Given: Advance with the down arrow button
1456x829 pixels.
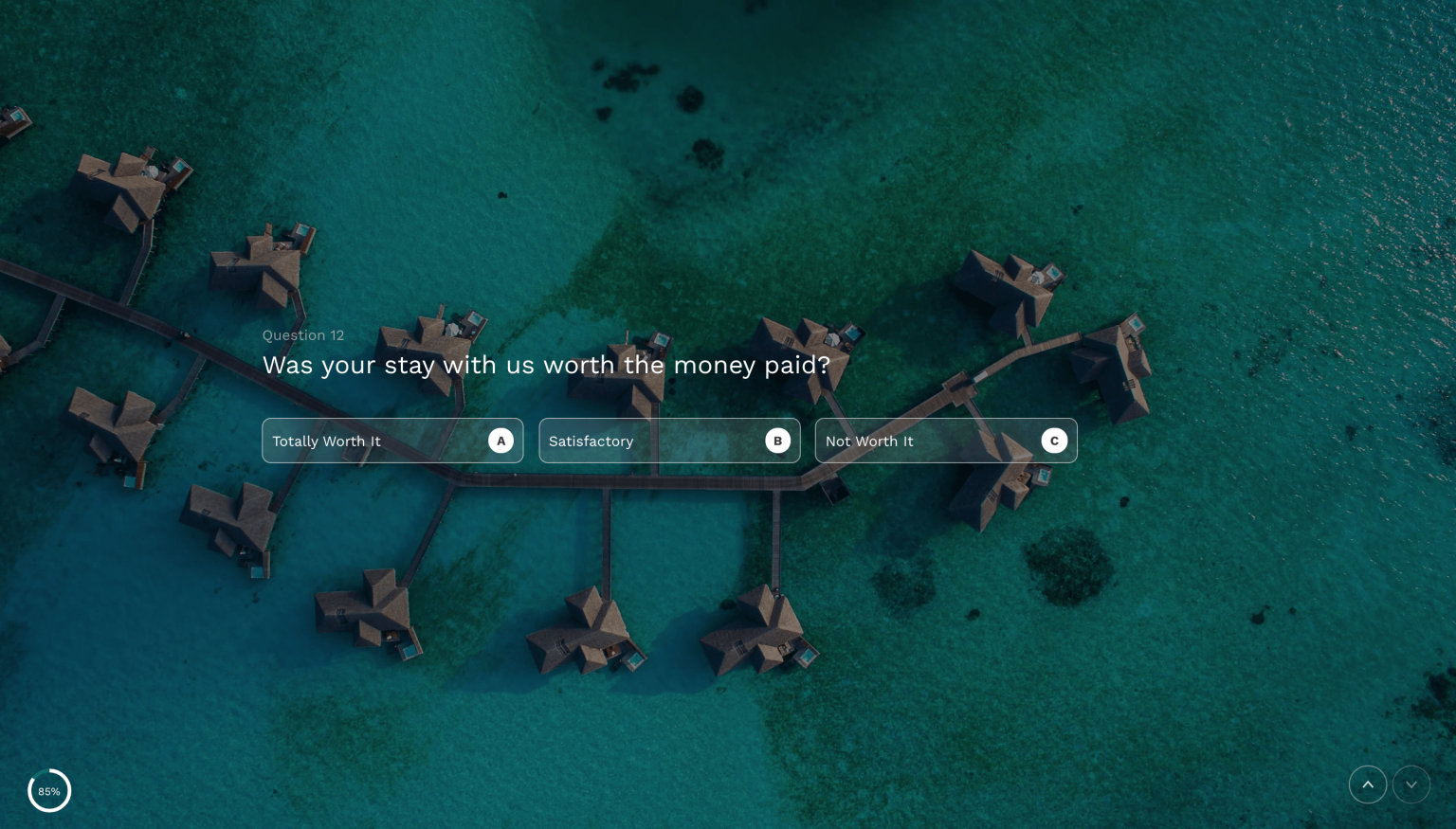Looking at the screenshot, I should 1410,784.
